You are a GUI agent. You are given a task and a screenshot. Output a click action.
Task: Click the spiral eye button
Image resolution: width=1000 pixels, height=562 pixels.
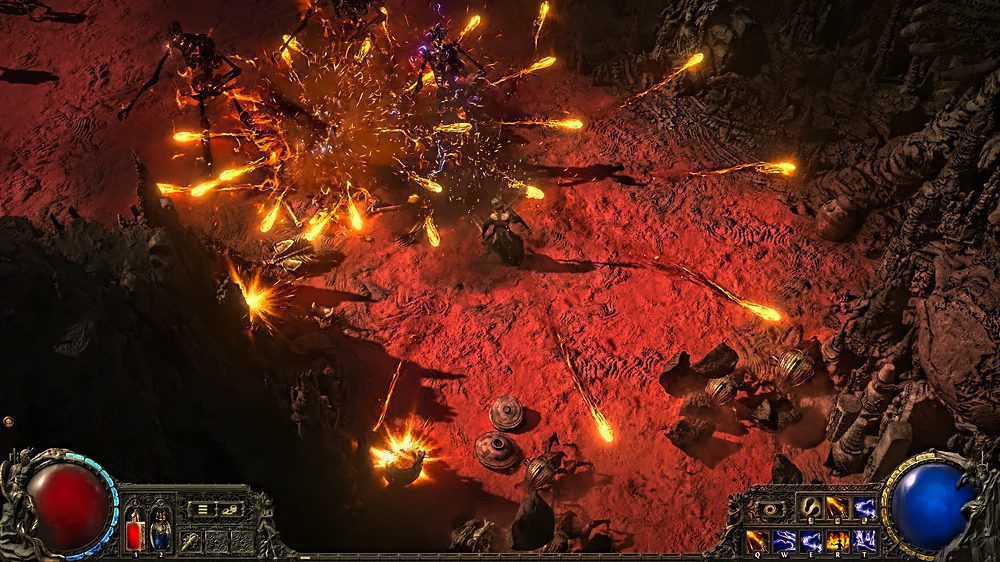coord(771,509)
